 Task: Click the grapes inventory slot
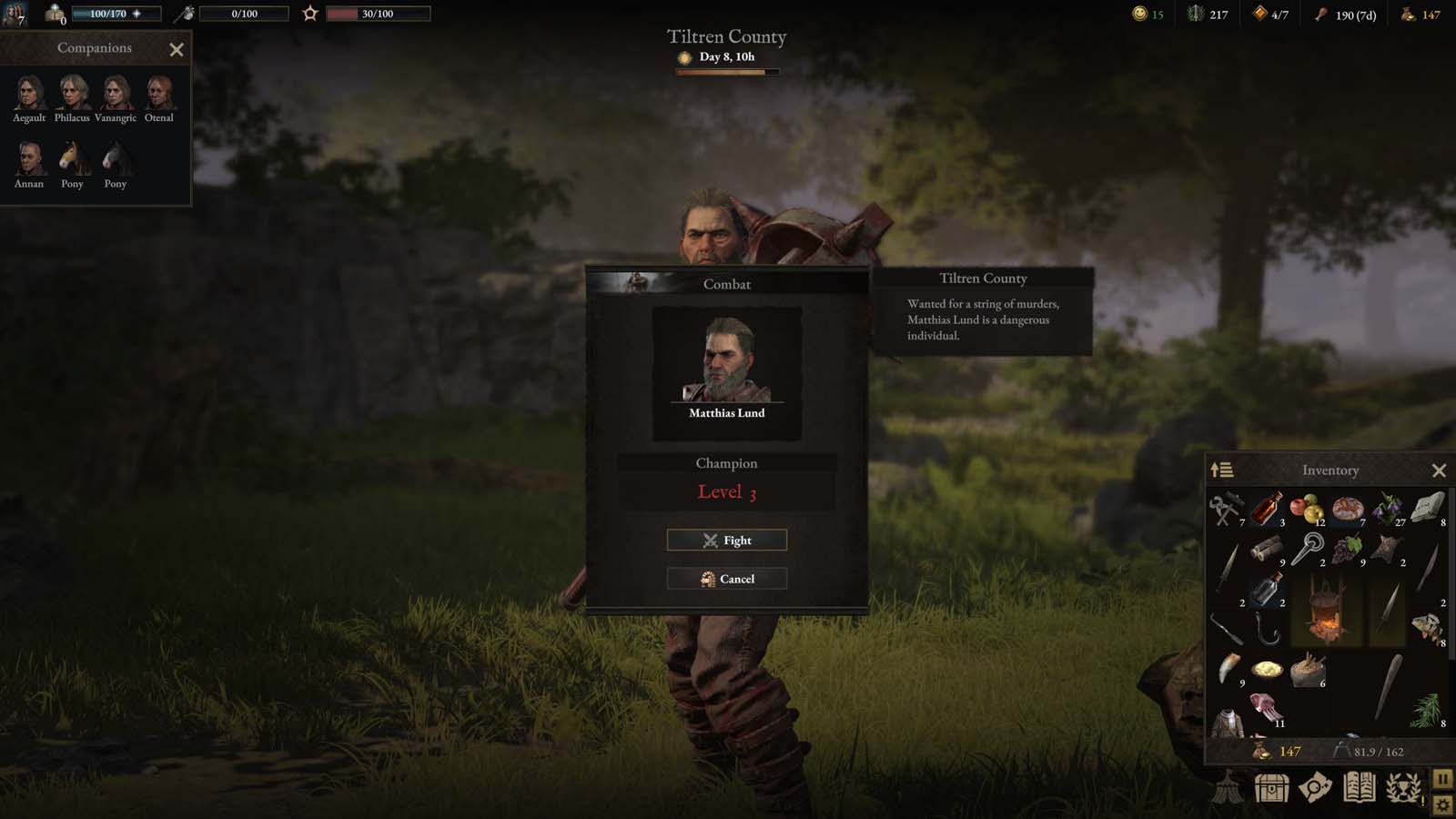click(1347, 549)
